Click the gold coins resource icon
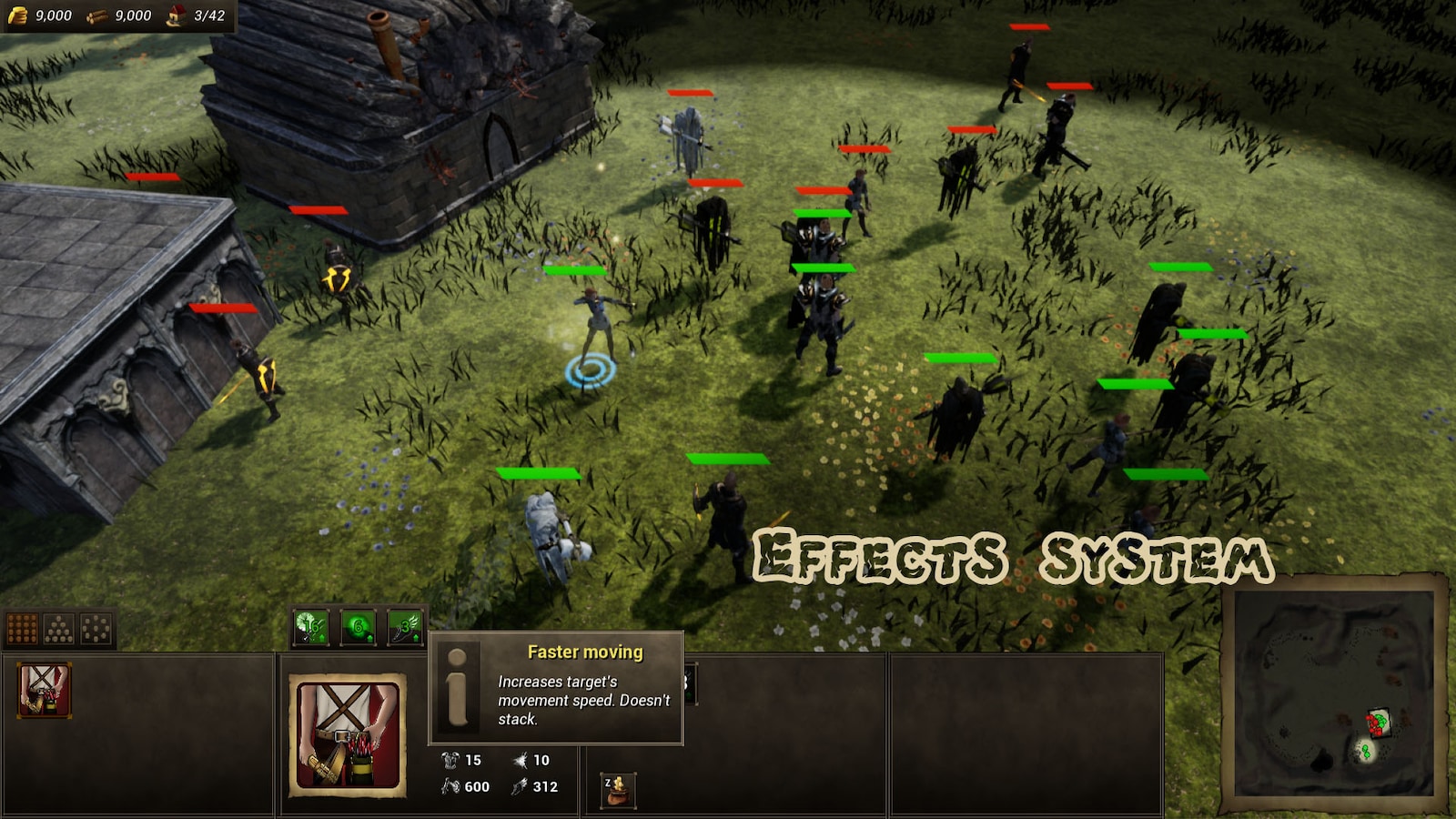Viewport: 1456px width, 819px height. click(18, 15)
